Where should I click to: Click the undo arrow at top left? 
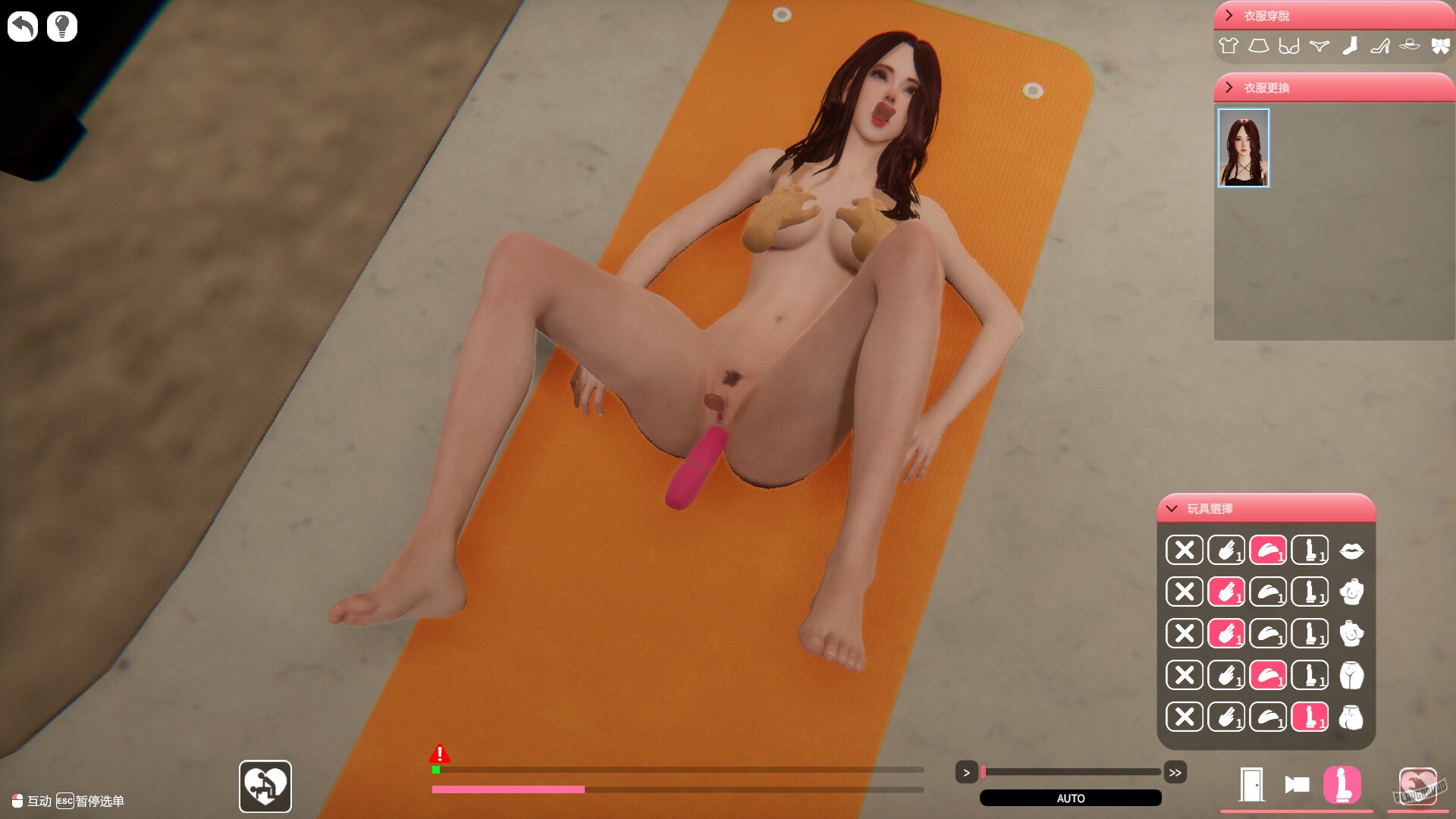tap(22, 26)
